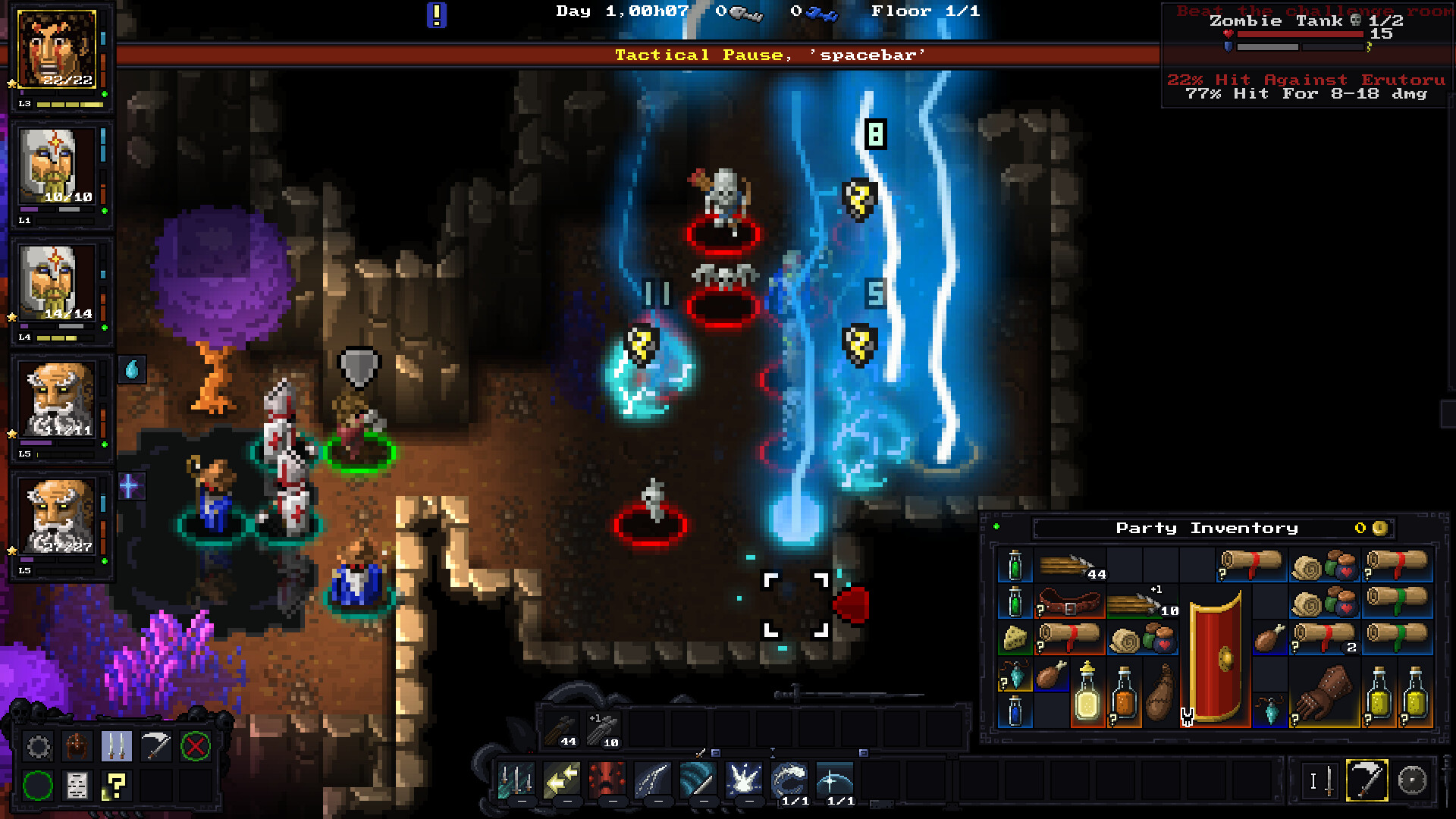Use the yellow double-arrow retreat ability
Screen dimensions: 1456x819
pyautogui.click(x=562, y=777)
